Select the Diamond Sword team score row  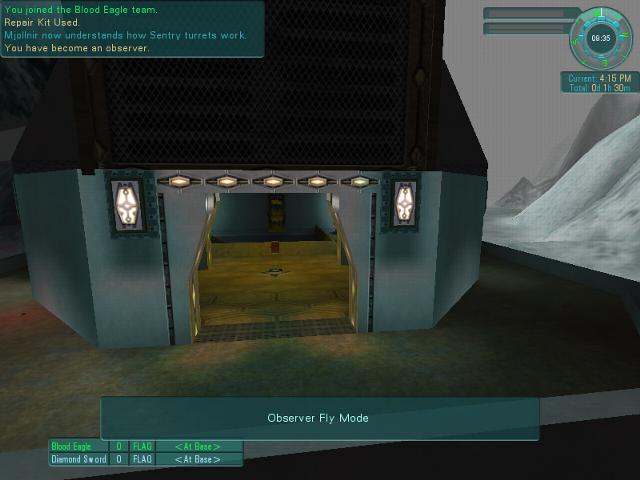(146, 460)
